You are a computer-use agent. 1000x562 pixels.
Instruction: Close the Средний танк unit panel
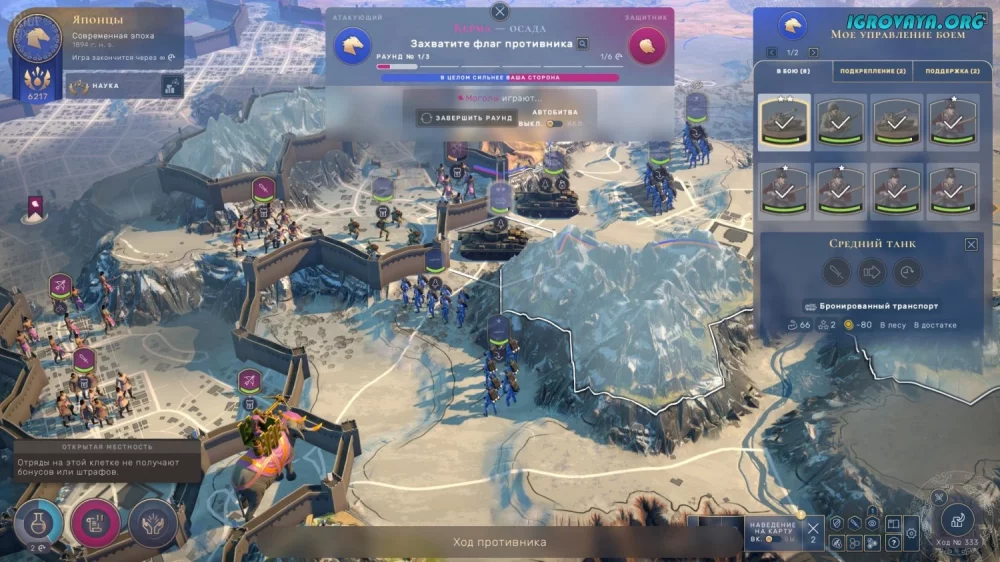pos(971,244)
